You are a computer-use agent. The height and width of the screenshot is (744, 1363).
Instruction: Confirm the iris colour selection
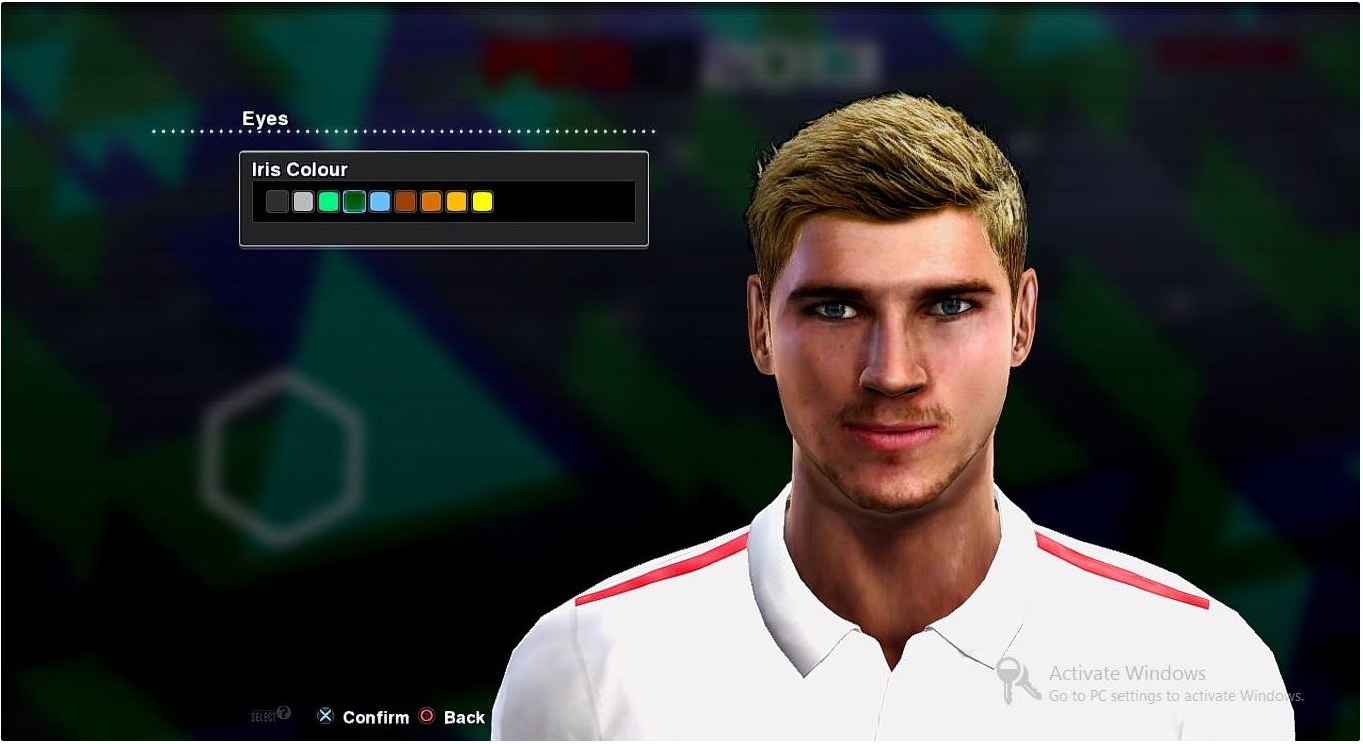click(376, 716)
